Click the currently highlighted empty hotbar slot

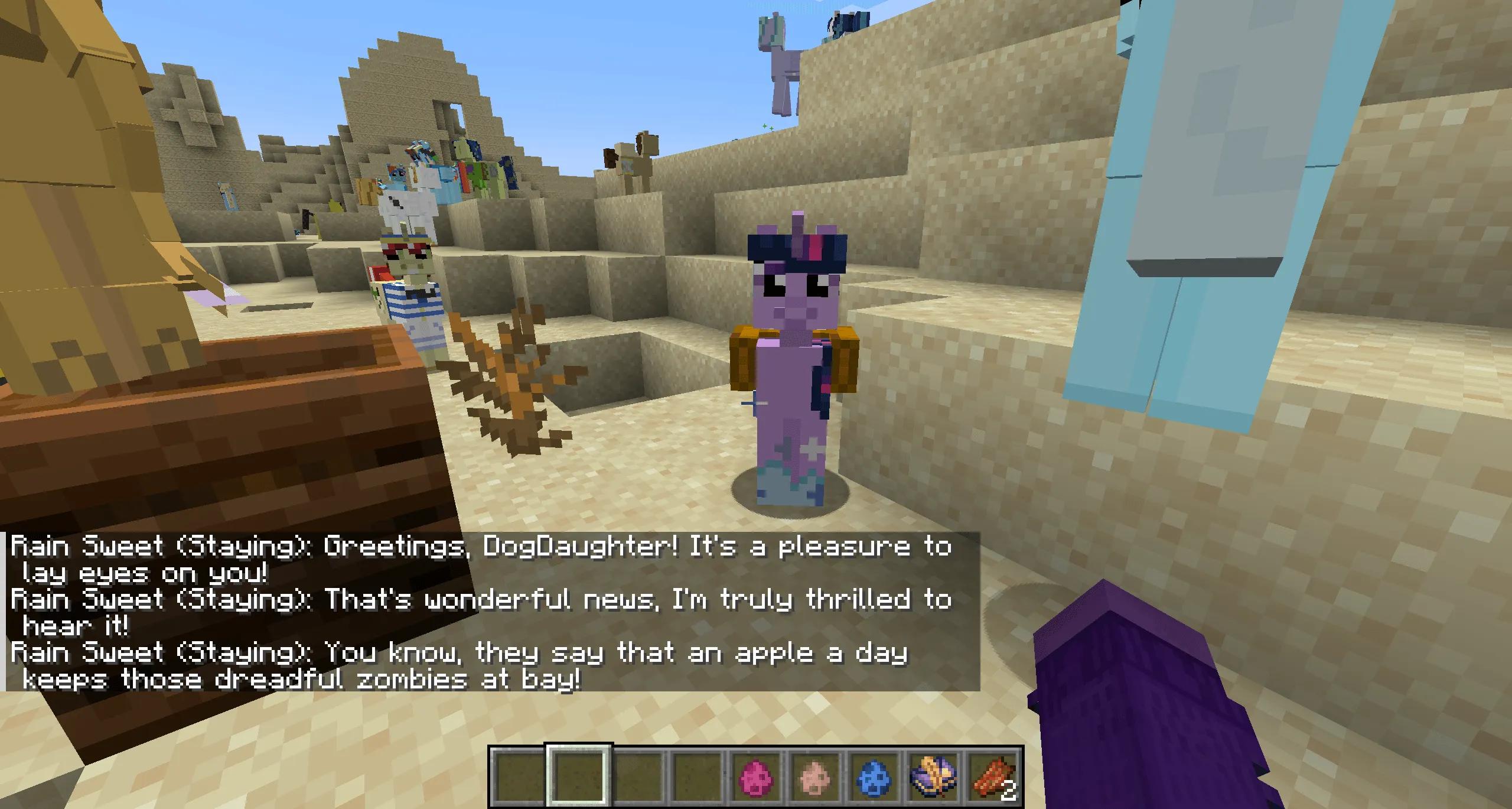coord(578,775)
